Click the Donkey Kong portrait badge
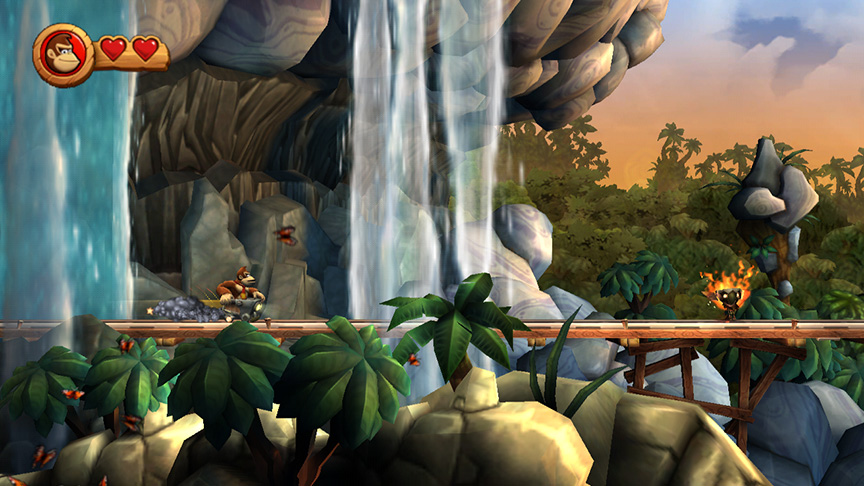Screen dimensions: 864x486 coord(63,54)
